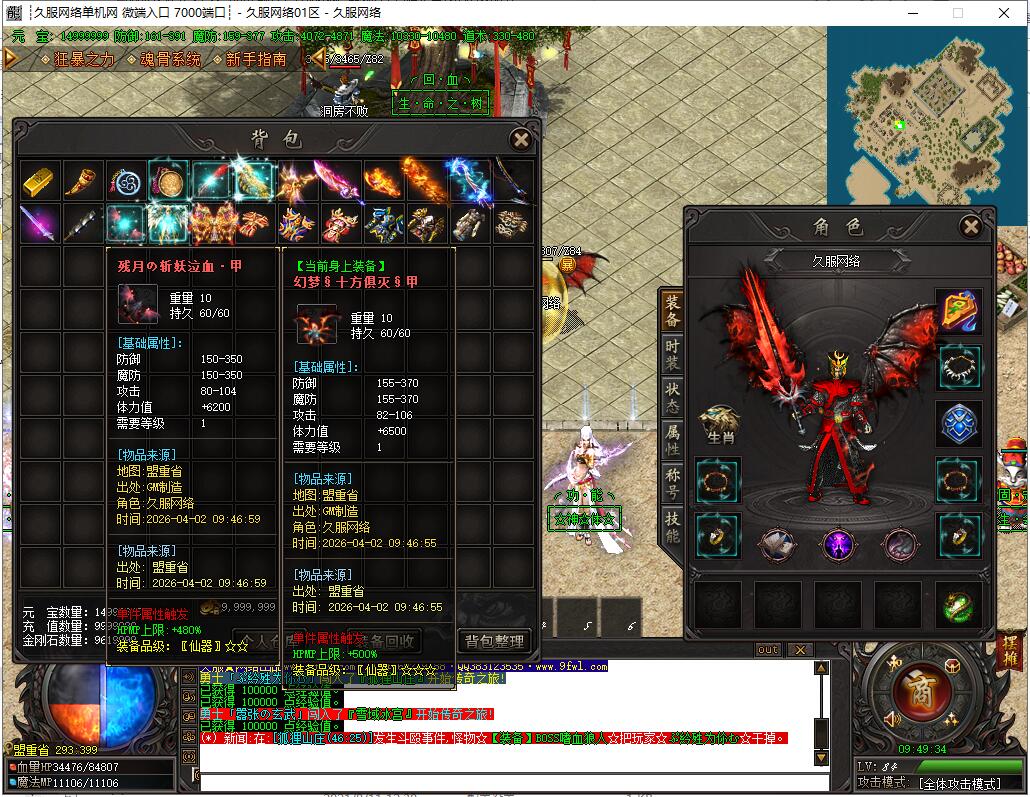Close the backpack window
The height and width of the screenshot is (797, 1030).
(520, 139)
